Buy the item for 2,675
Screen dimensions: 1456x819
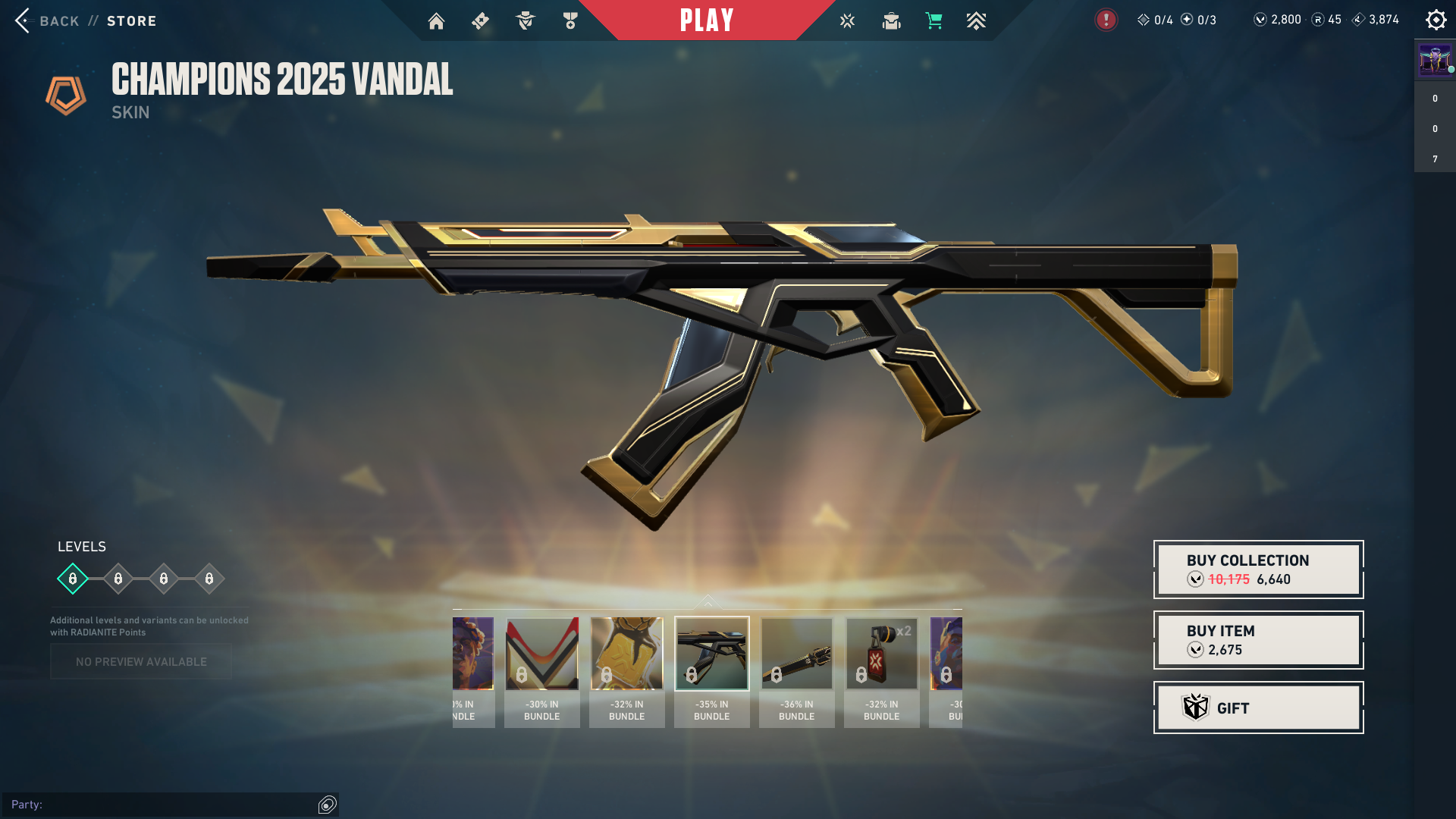[x=1258, y=640]
